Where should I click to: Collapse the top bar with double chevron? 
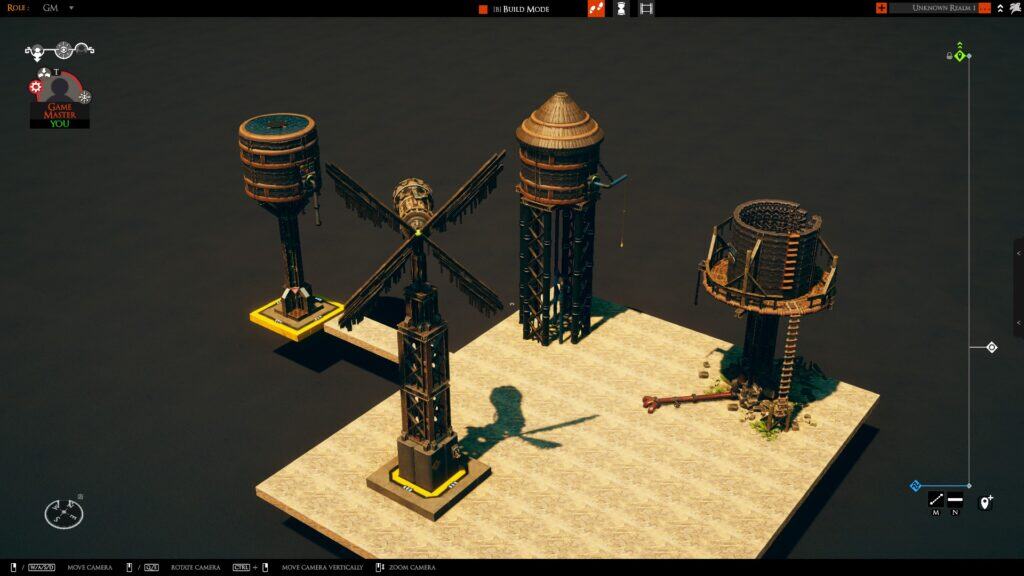tap(1001, 8)
